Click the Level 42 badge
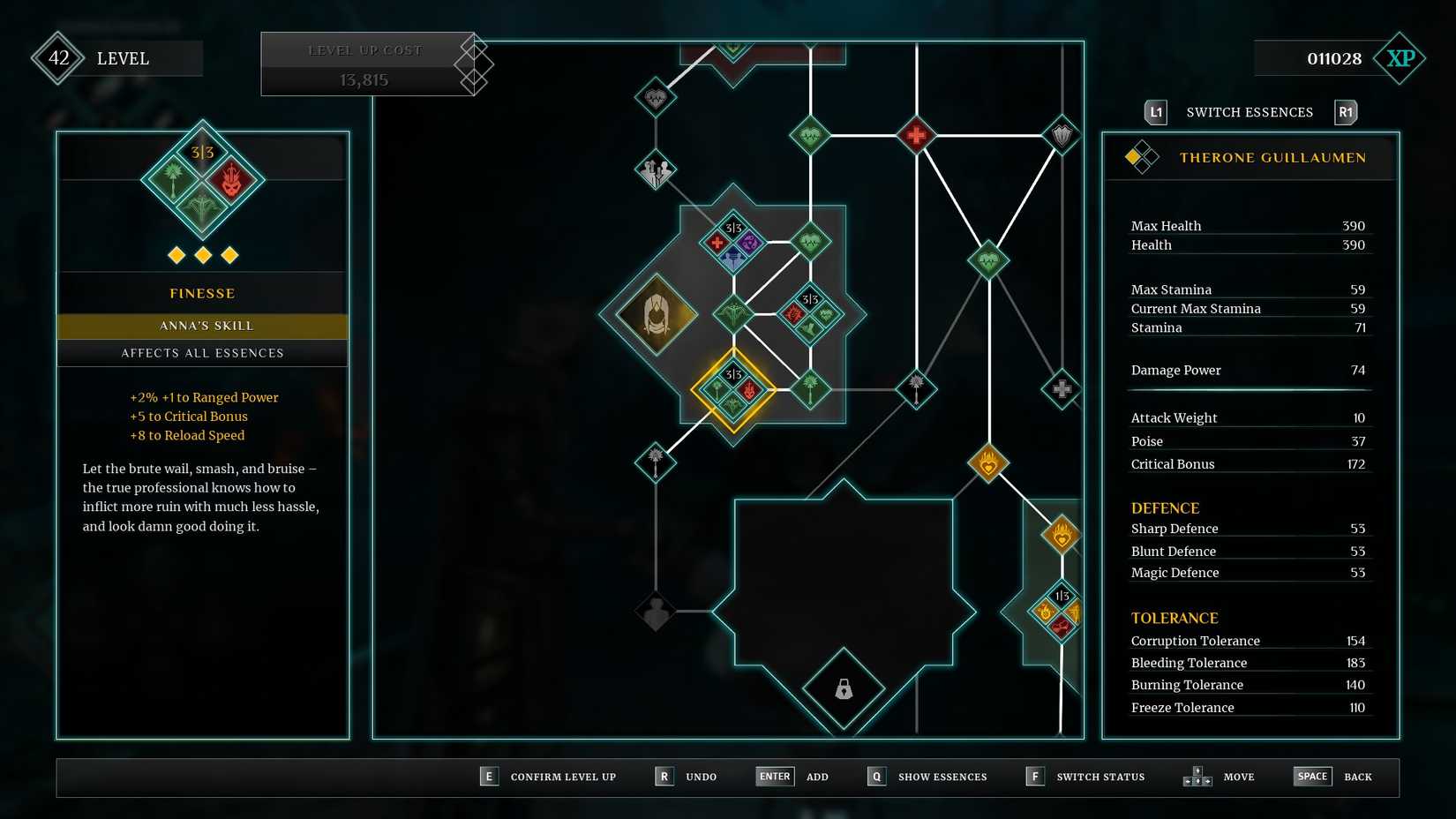Image resolution: width=1456 pixels, height=819 pixels. point(58,58)
